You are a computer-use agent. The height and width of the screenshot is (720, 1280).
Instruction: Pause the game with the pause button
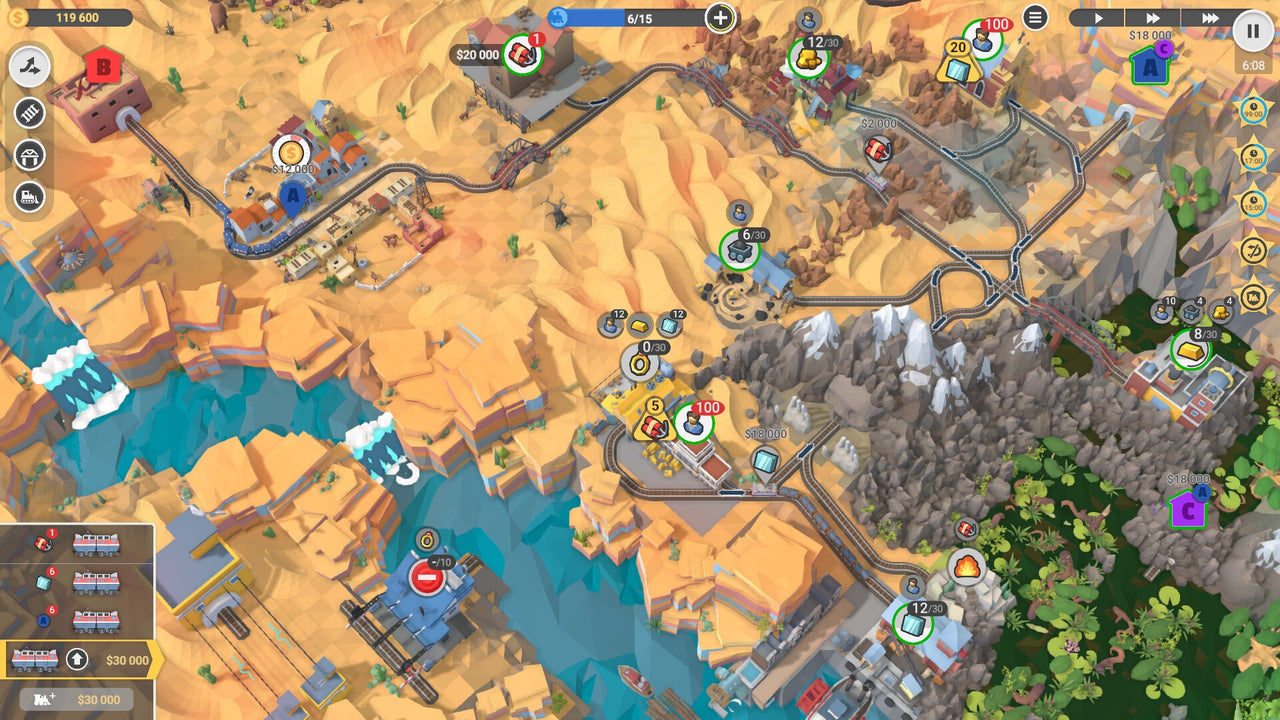1253,29
